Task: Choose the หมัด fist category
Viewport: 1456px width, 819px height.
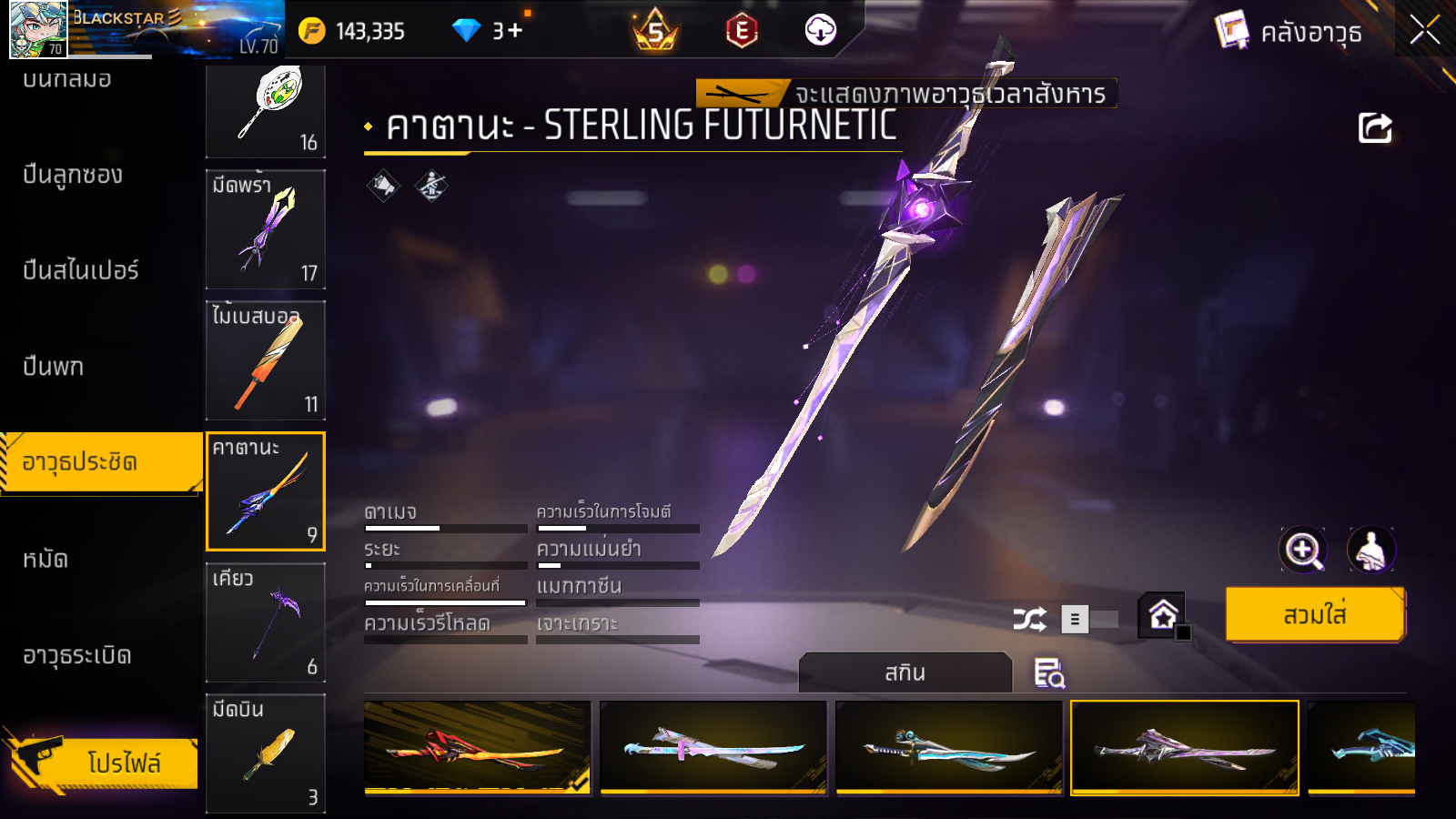Action: (x=45, y=559)
